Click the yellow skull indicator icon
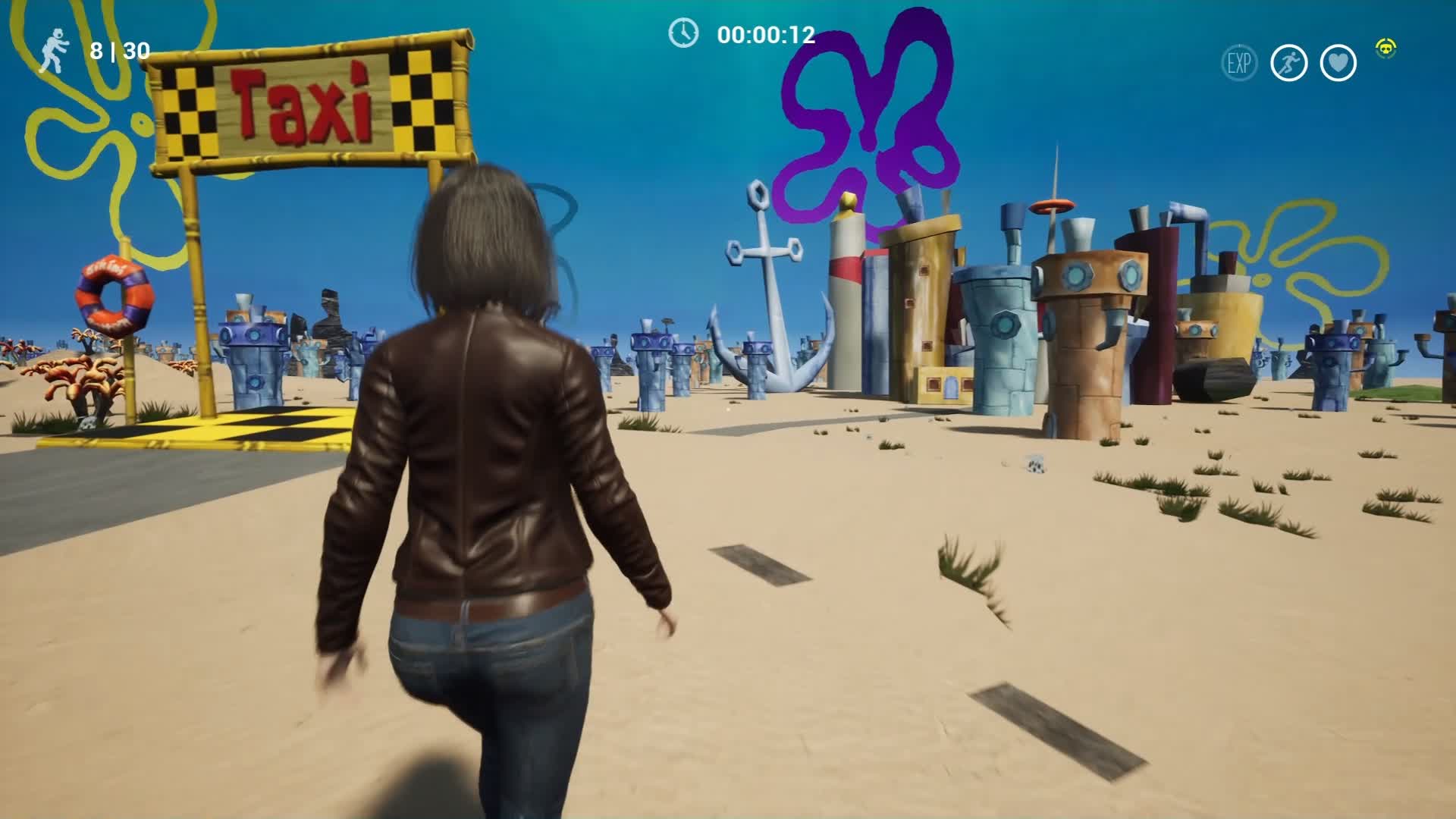Screen dimensions: 1456x819 coord(1386,49)
